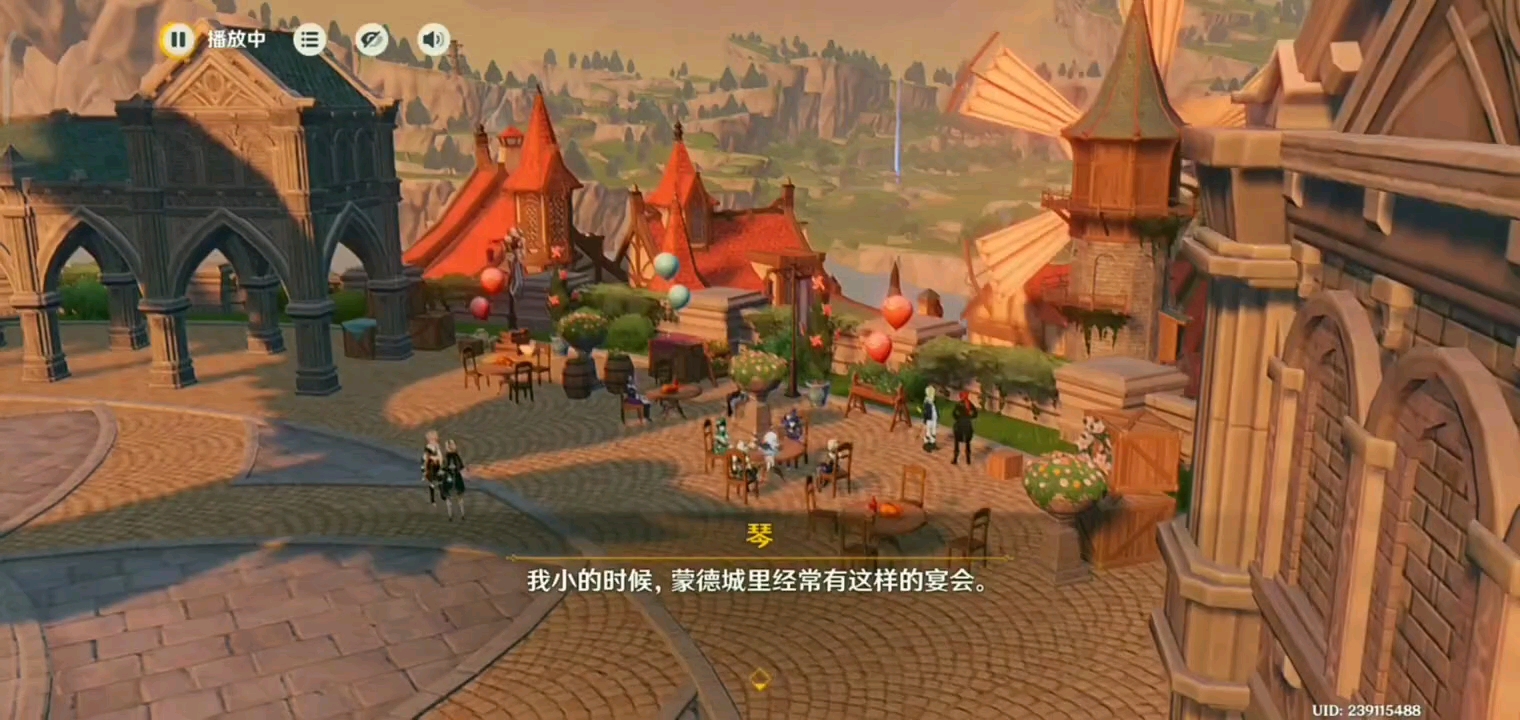This screenshot has height=720, width=1520.
Task: Click the yellow pause button ring indicator
Action: point(179,39)
